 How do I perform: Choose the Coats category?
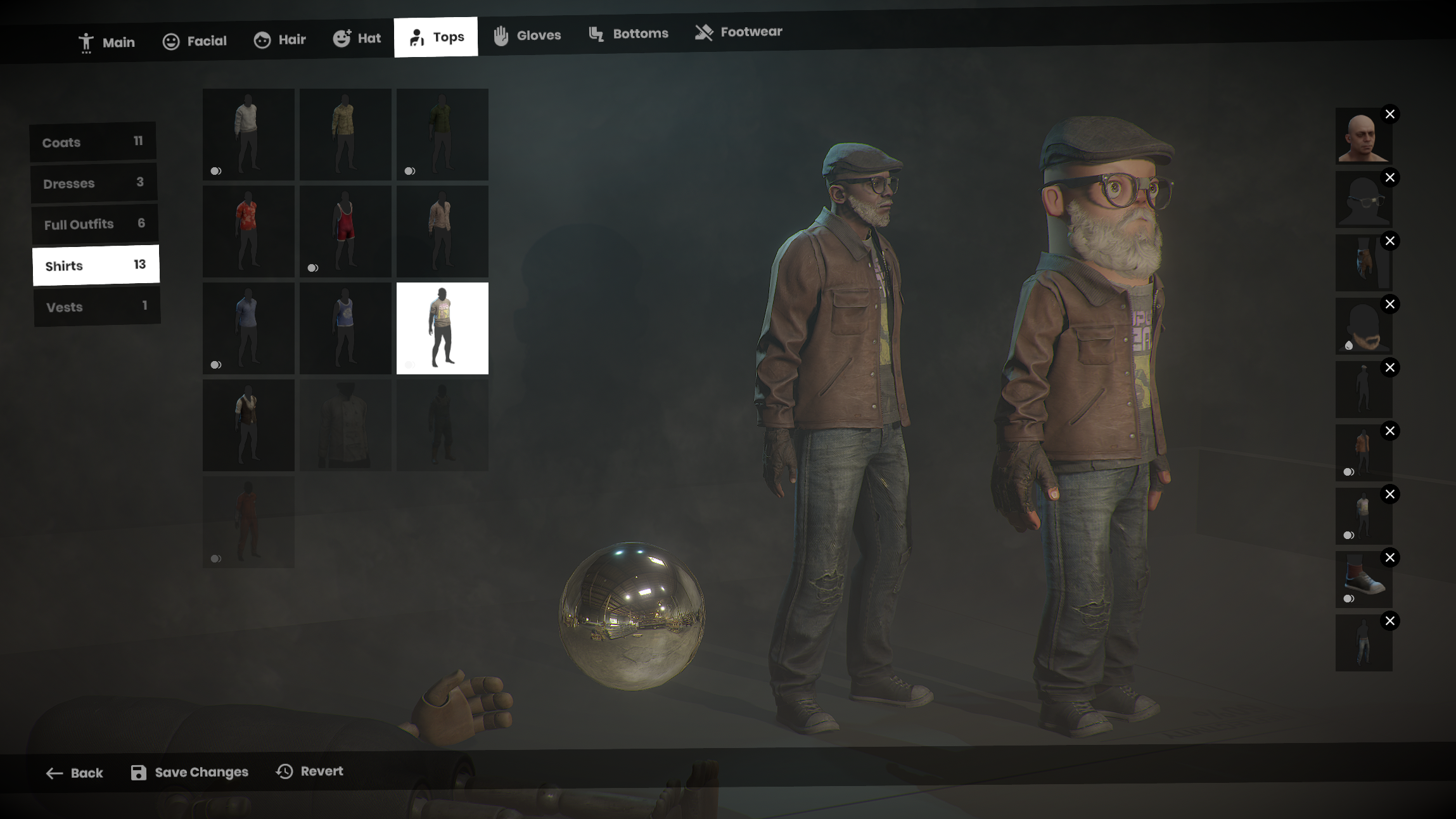(x=93, y=142)
